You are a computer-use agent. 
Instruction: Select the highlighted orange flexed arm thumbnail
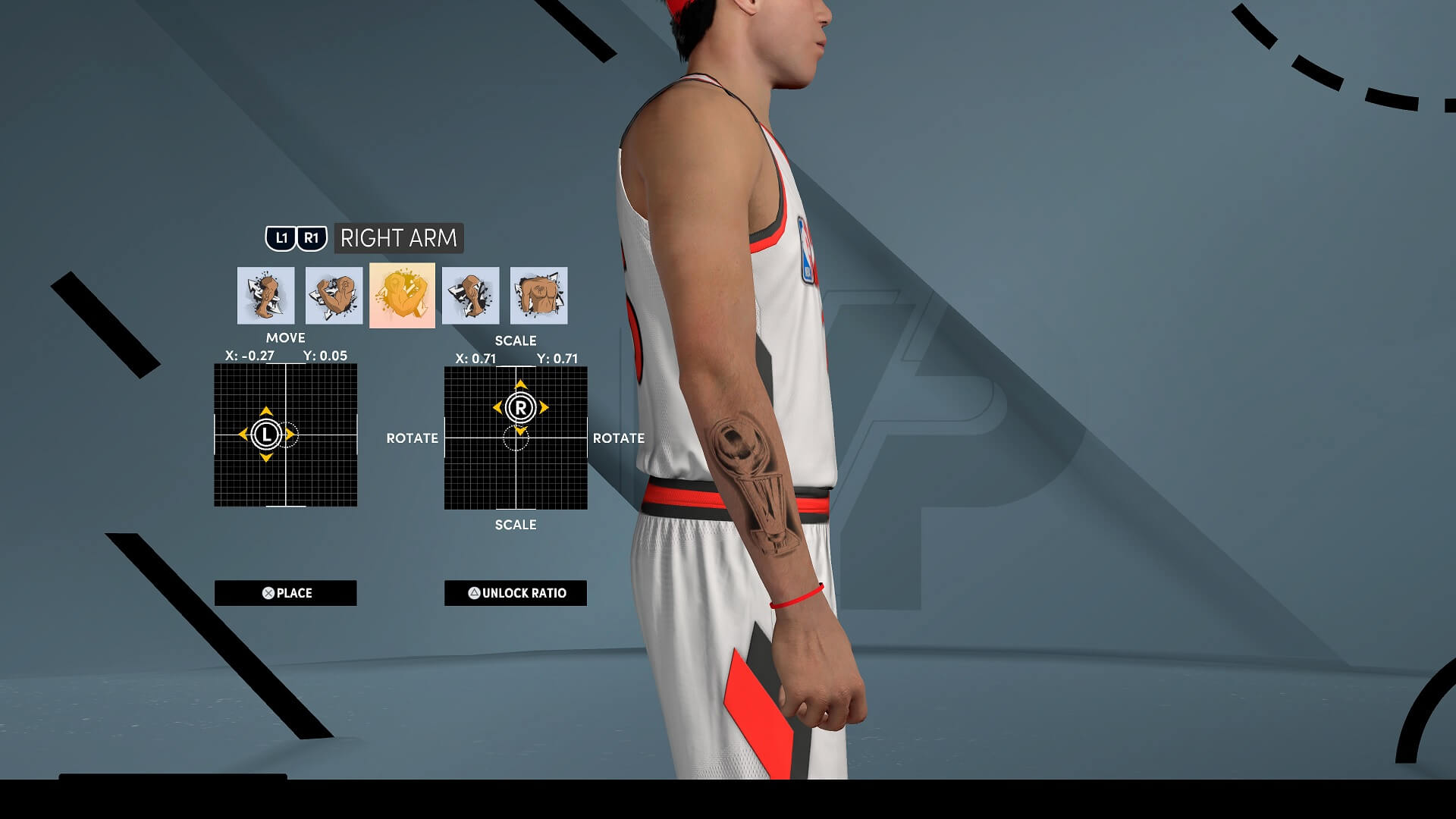pos(402,295)
